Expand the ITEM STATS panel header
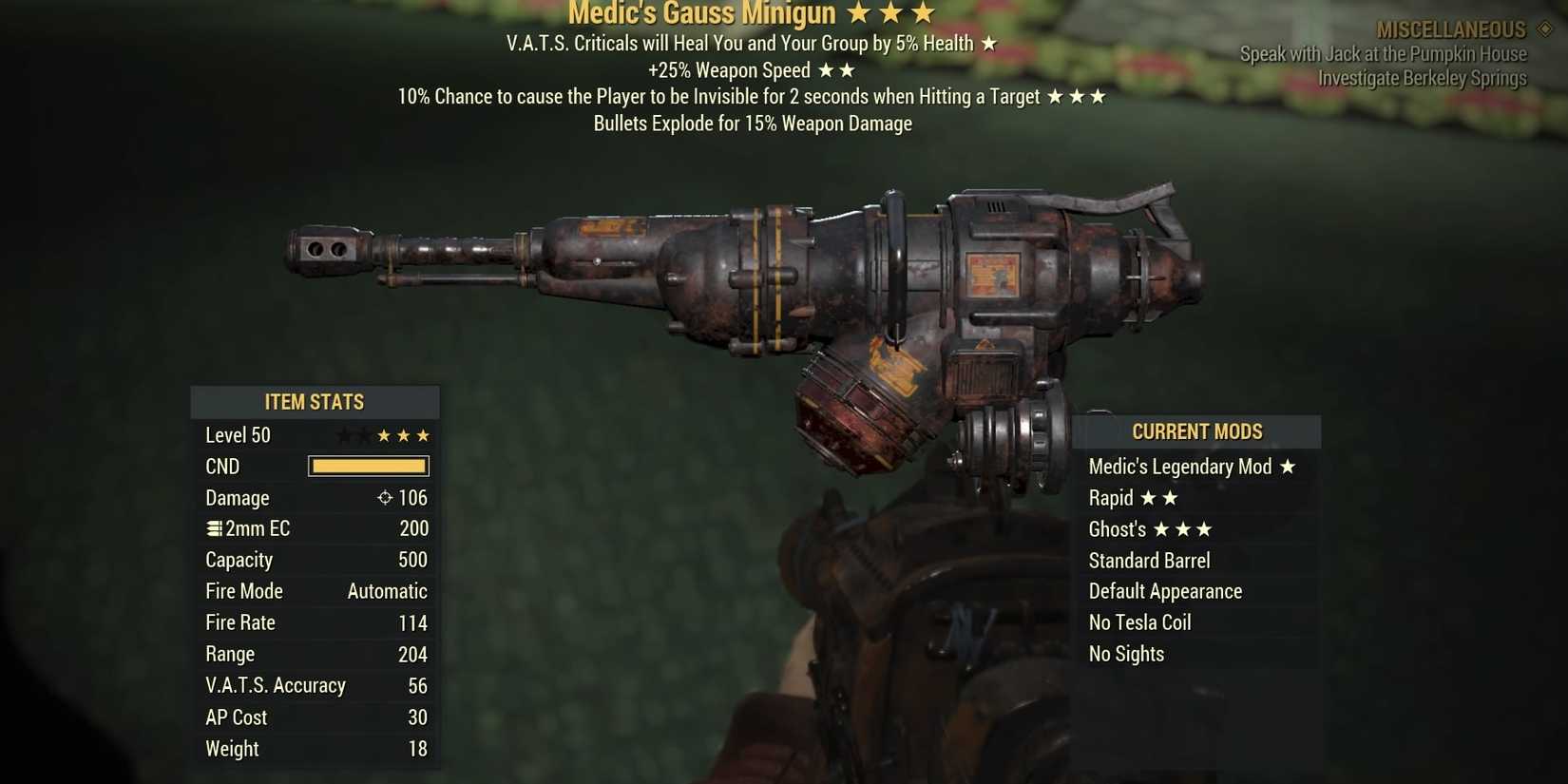1568x784 pixels. (x=315, y=402)
